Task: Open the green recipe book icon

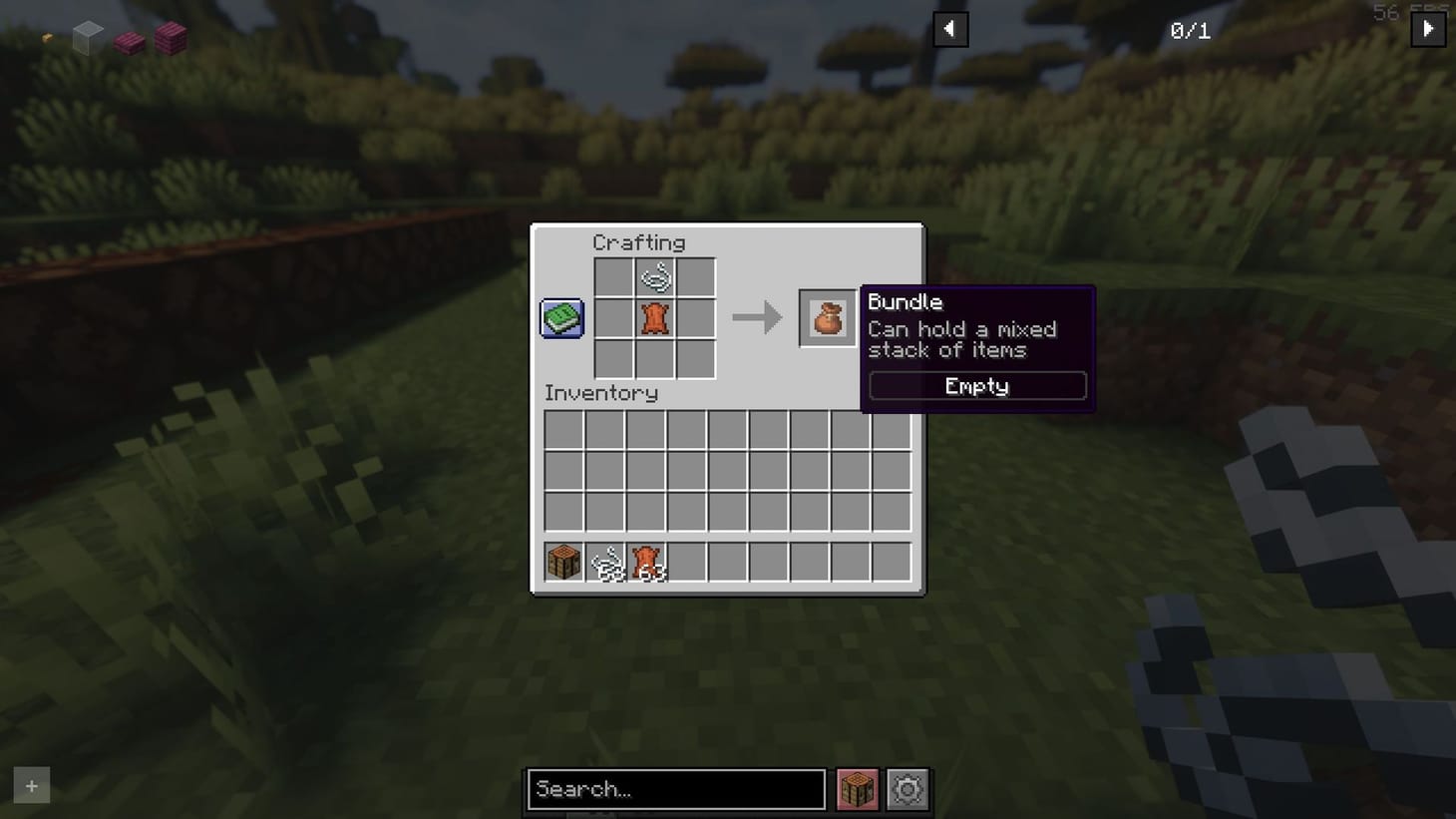Action: pyautogui.click(x=560, y=316)
